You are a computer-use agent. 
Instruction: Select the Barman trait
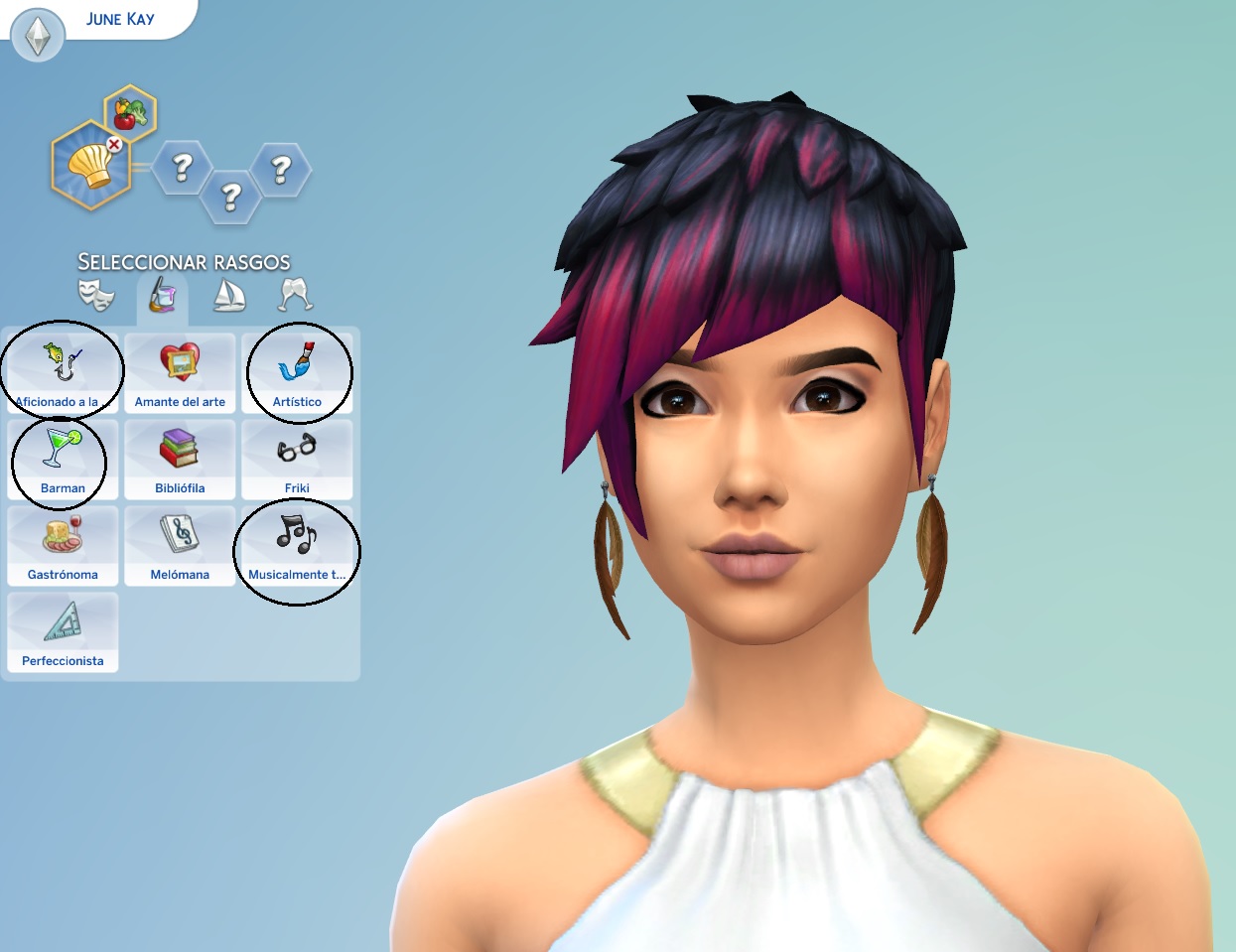pos(63,459)
